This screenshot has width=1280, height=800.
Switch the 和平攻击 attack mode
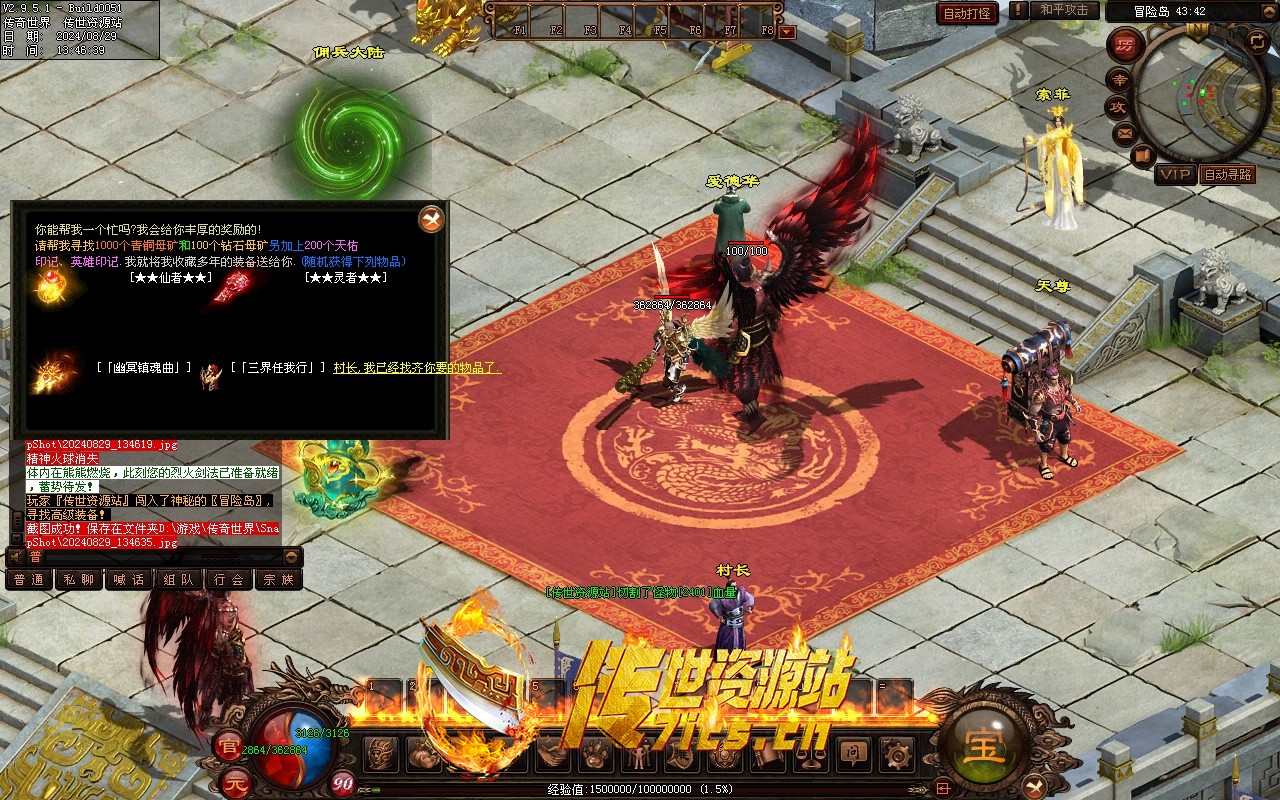(x=1064, y=10)
